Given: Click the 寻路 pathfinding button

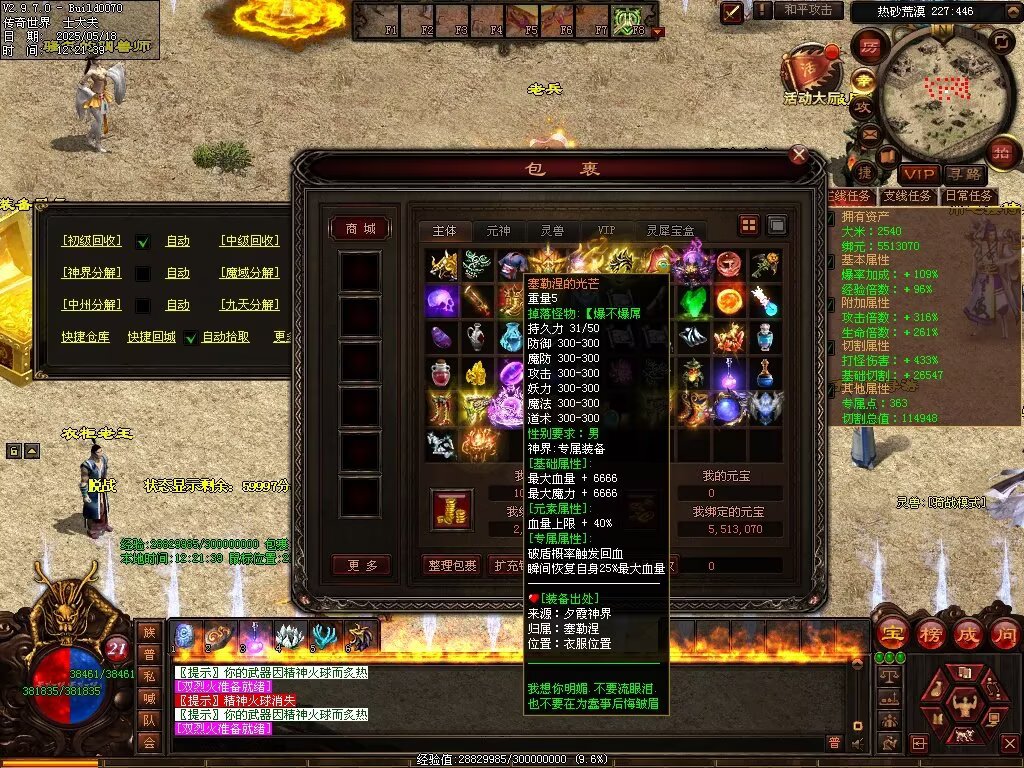Looking at the screenshot, I should [963, 174].
